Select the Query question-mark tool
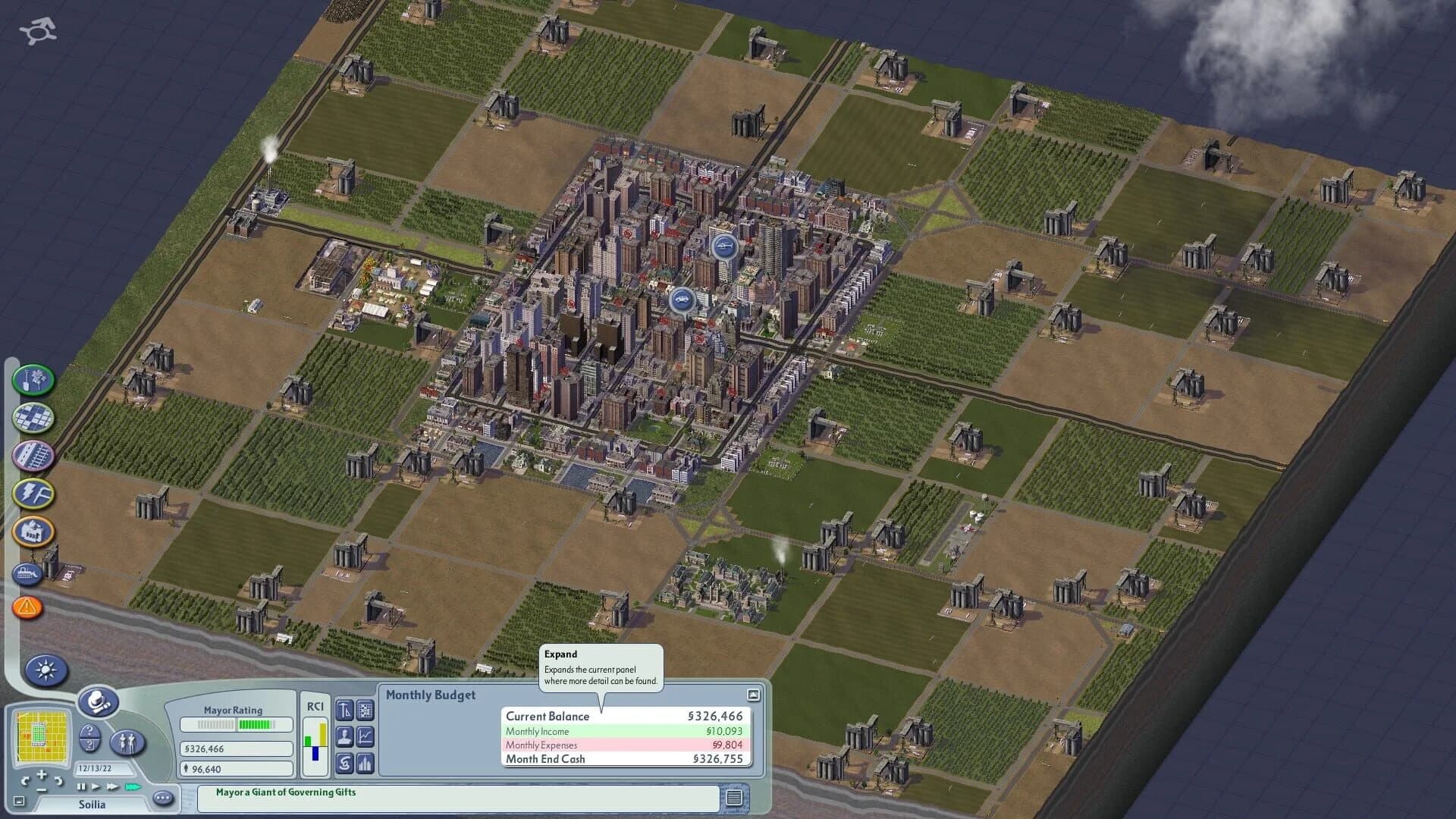This screenshot has height=819, width=1456. click(x=89, y=739)
